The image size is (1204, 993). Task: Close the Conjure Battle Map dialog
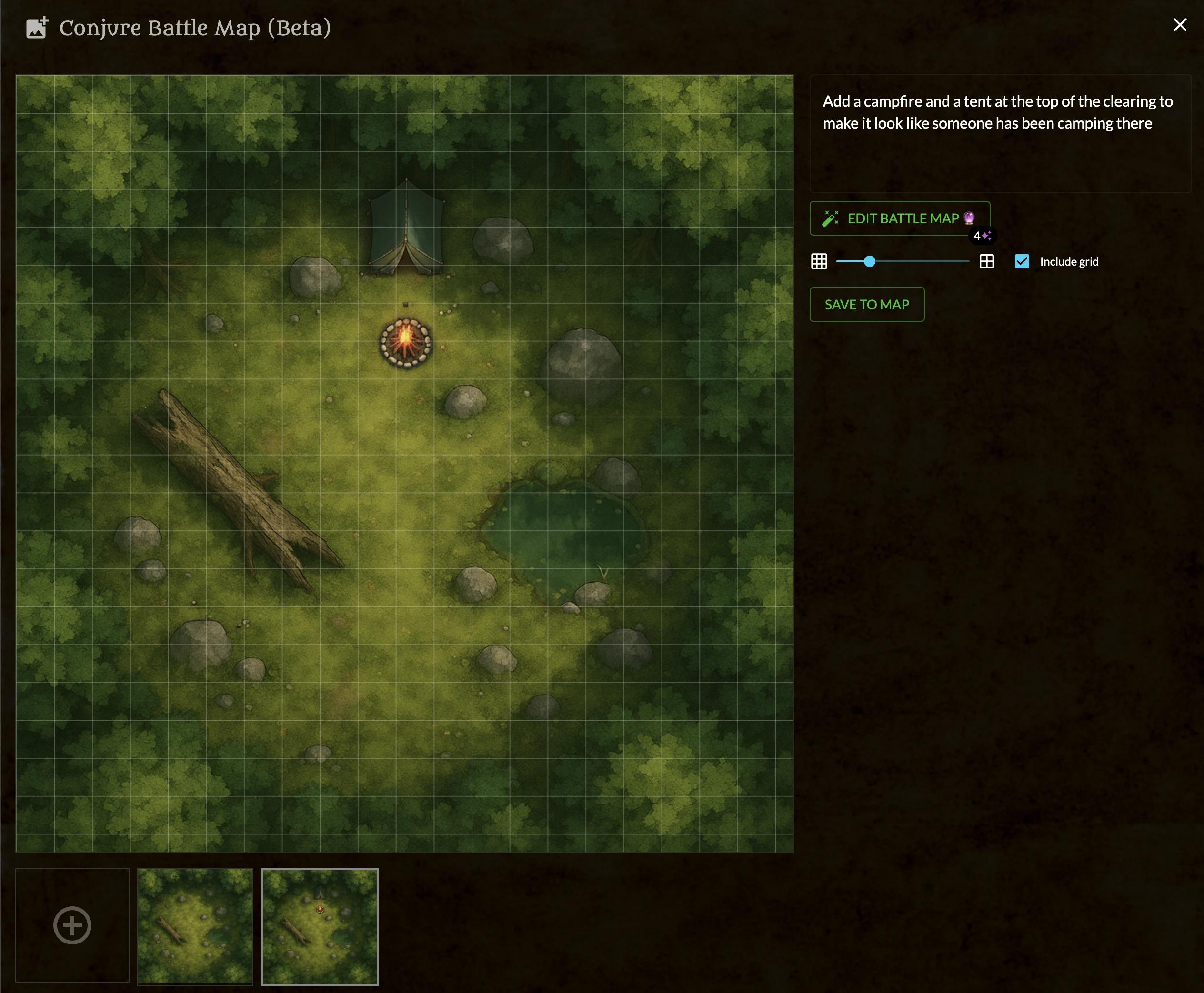[1179, 25]
